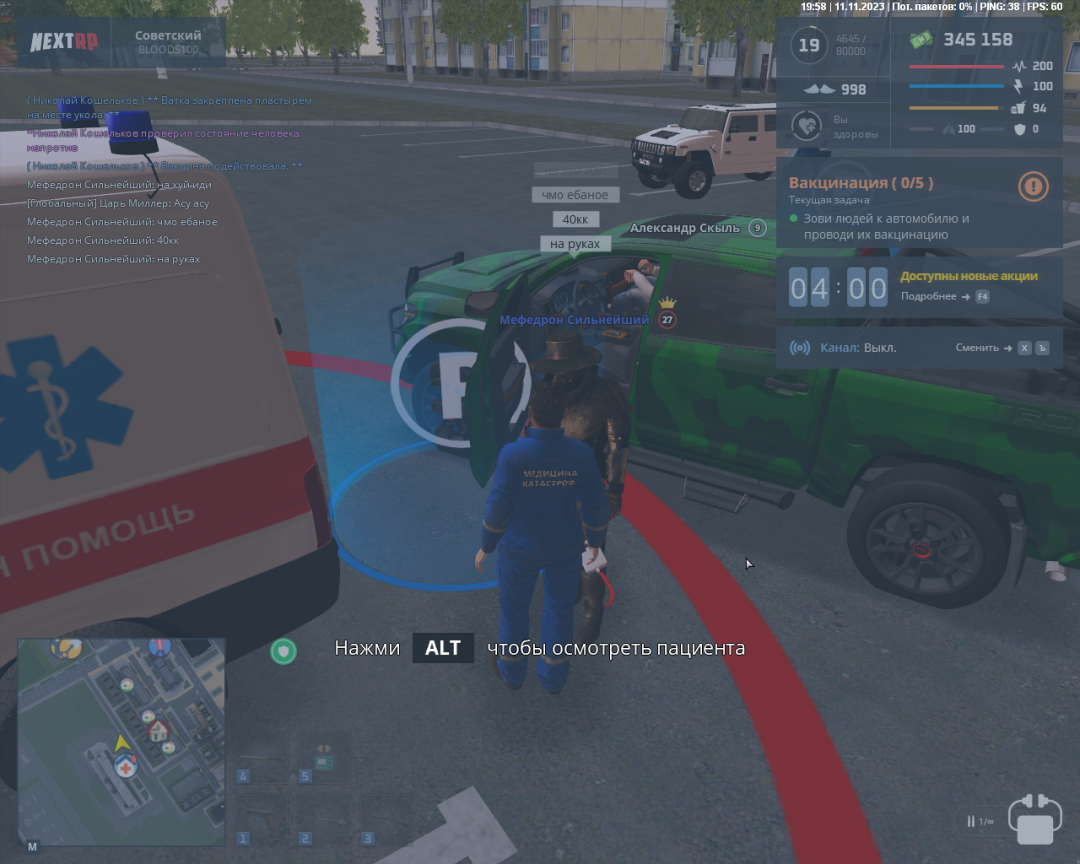Choose the pistol in hotbar slot 1
The width and height of the screenshot is (1080, 864).
tap(259, 820)
